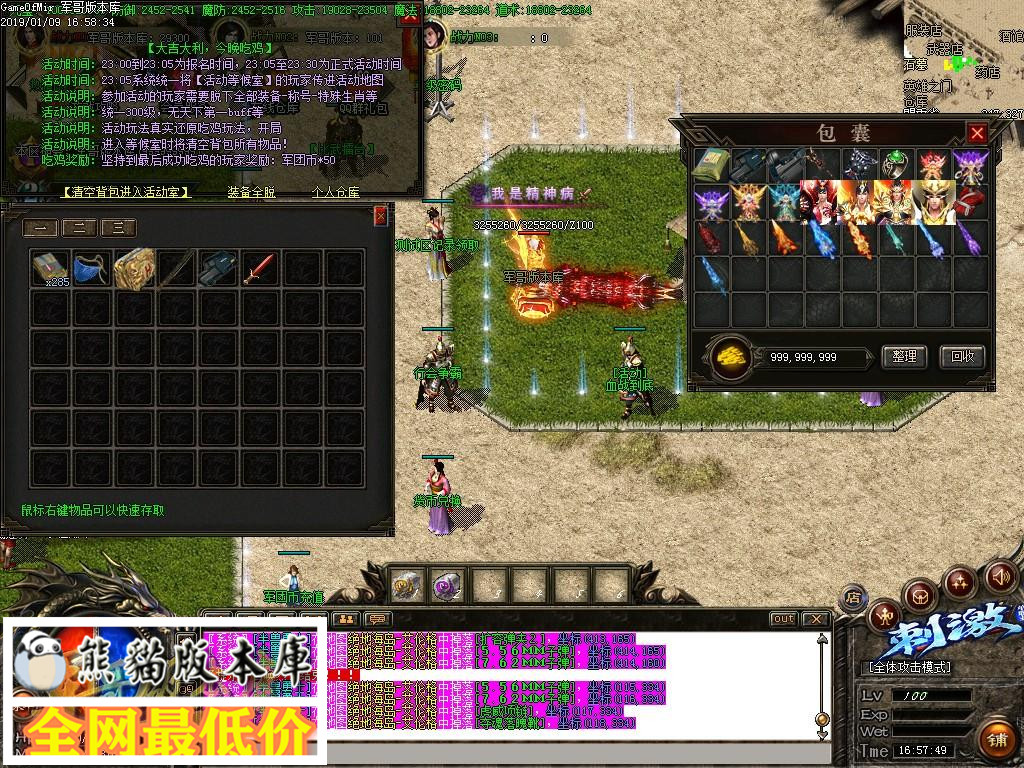Screen dimensions: 1024x768
Task: Select the x285 stacked item in storage
Action: point(49,269)
